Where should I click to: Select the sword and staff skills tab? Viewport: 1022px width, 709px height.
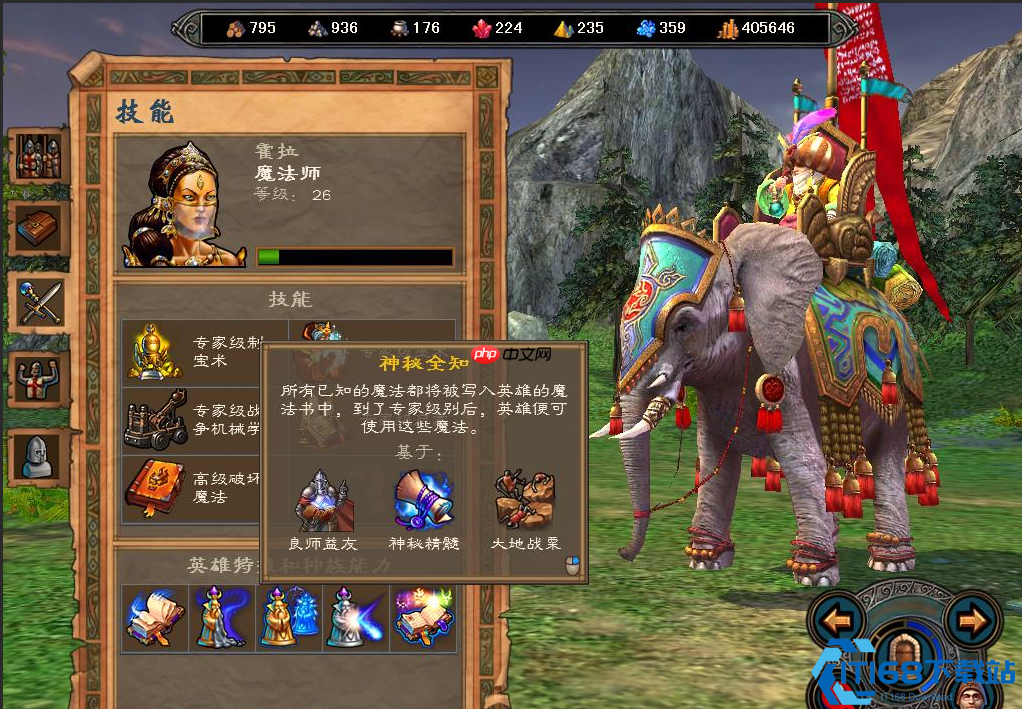point(39,302)
